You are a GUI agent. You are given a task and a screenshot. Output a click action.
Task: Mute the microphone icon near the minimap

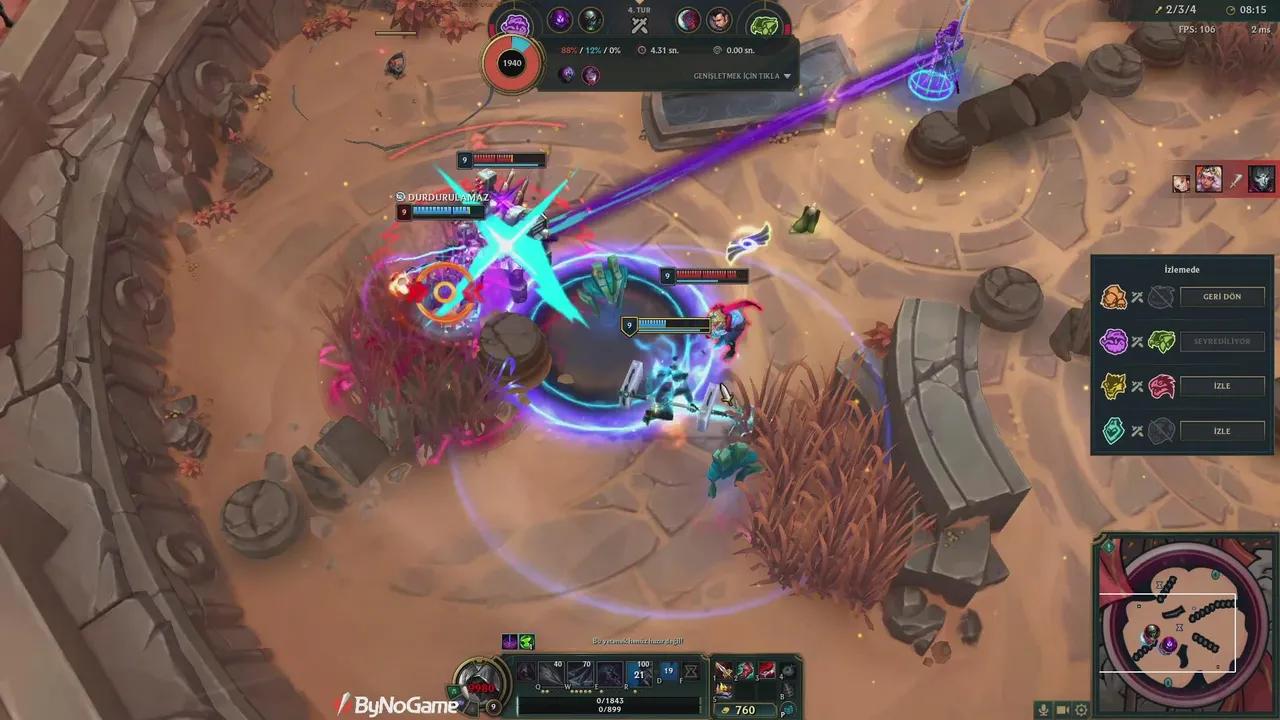1044,710
